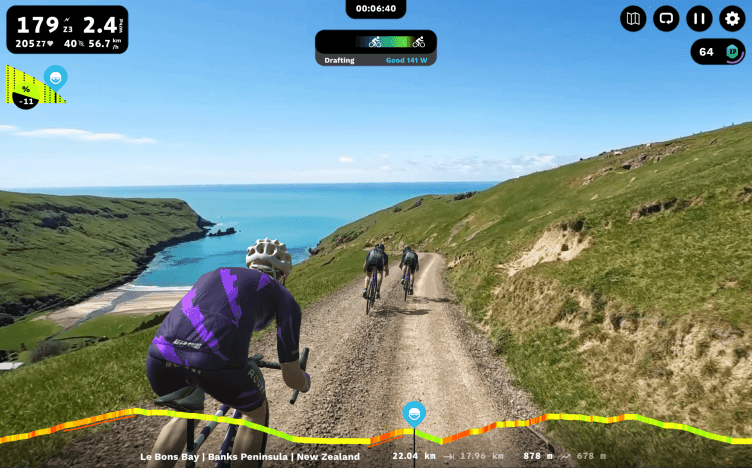
Task: Pause the ride
Action: click(700, 18)
